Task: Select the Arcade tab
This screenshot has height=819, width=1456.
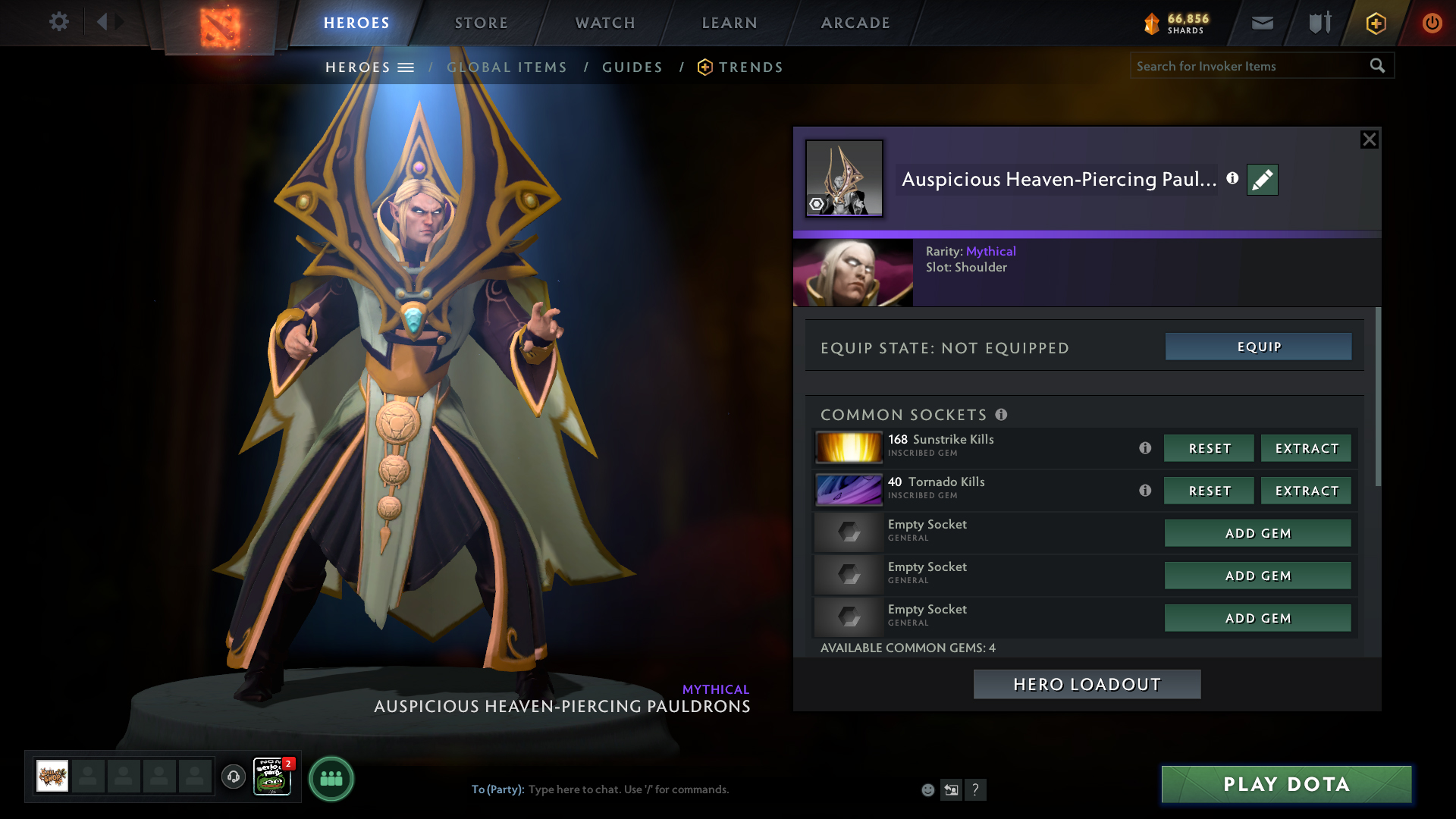Action: tap(855, 23)
